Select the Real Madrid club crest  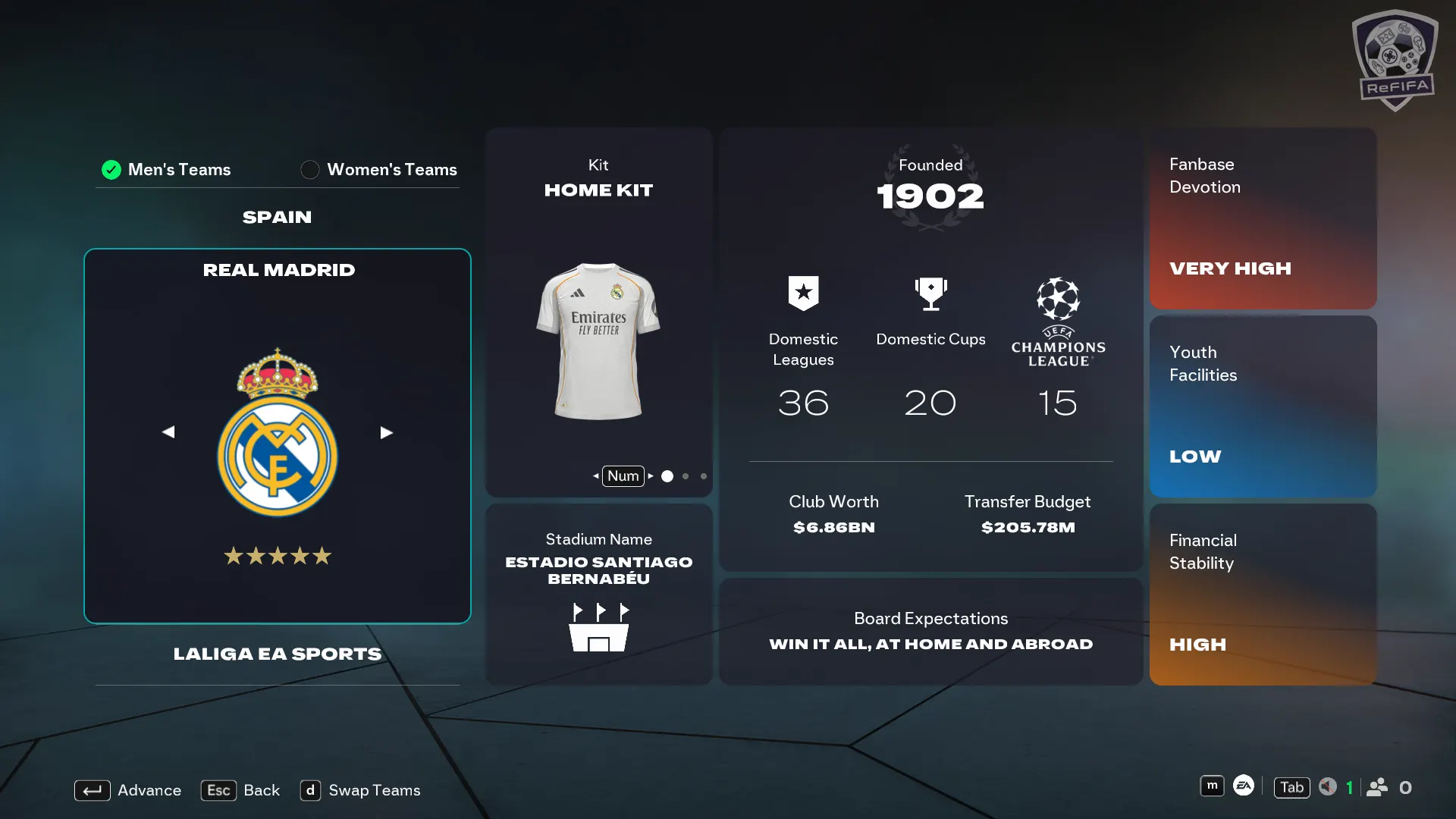point(278,434)
